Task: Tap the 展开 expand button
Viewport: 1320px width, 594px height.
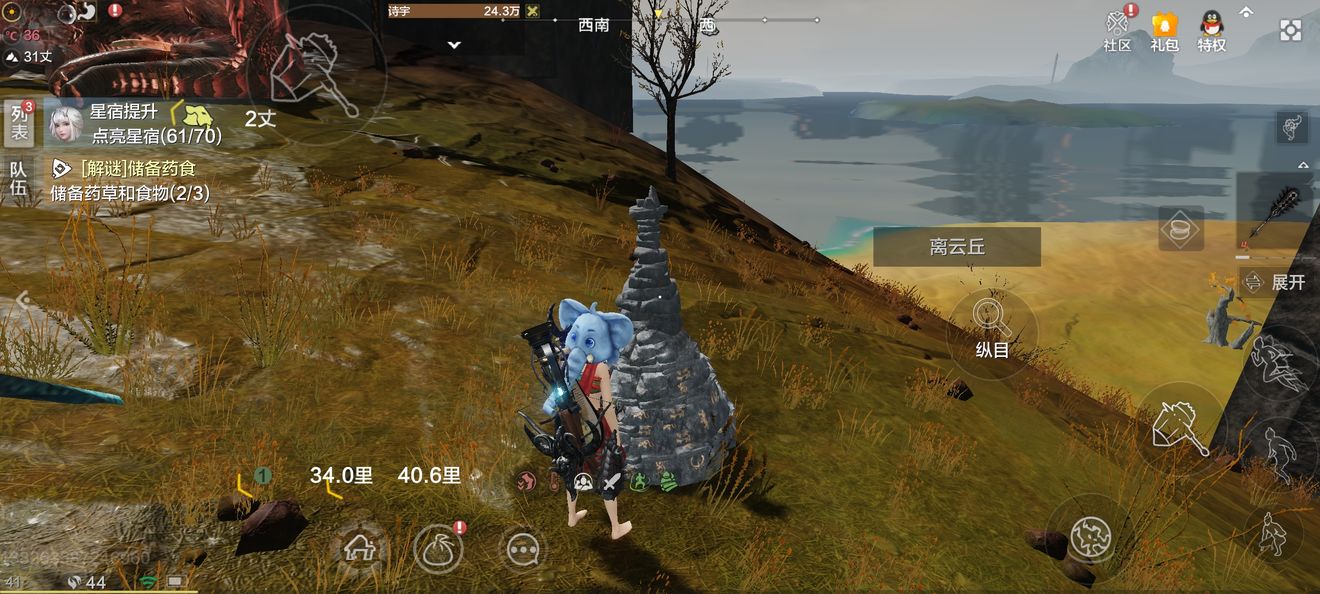Action: tap(1276, 282)
